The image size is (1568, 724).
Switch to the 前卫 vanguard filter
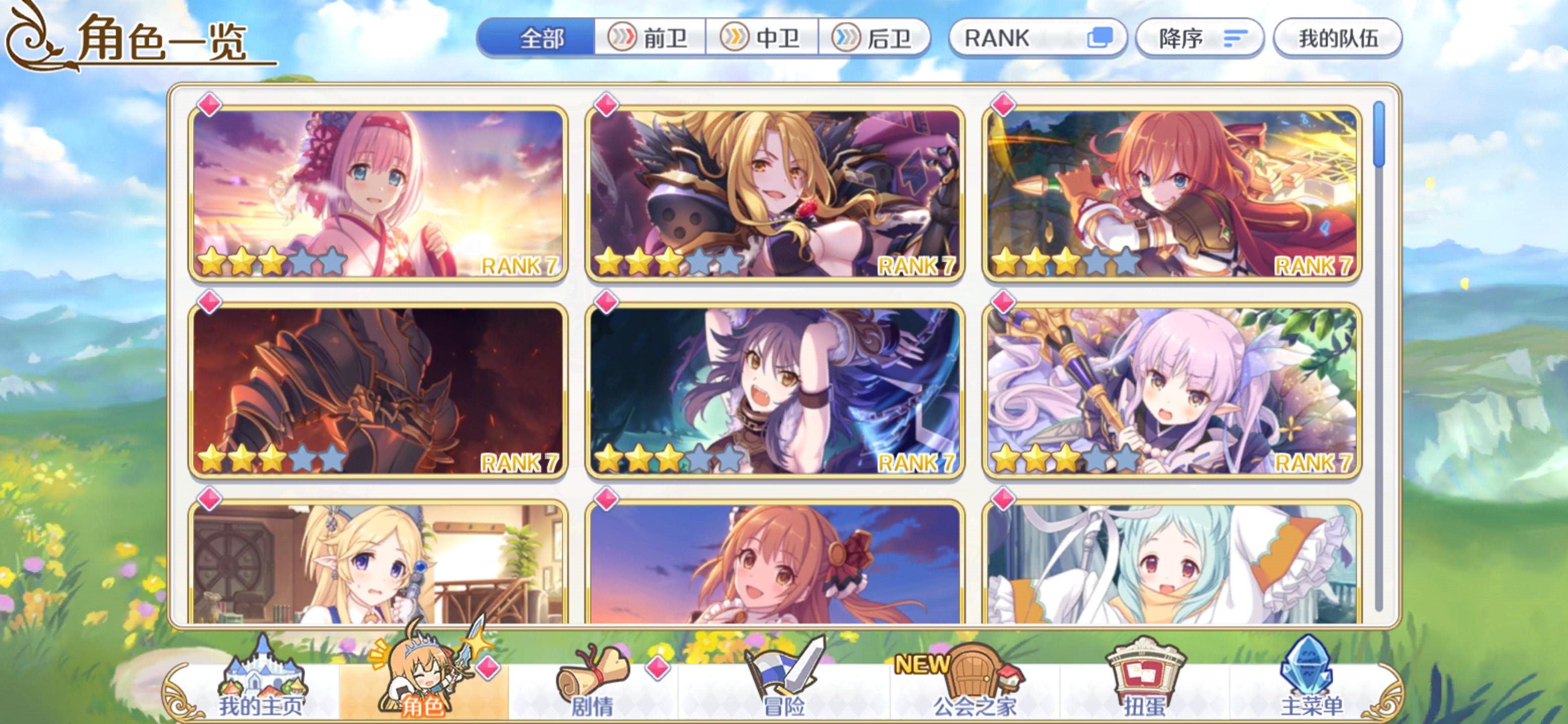[651, 38]
